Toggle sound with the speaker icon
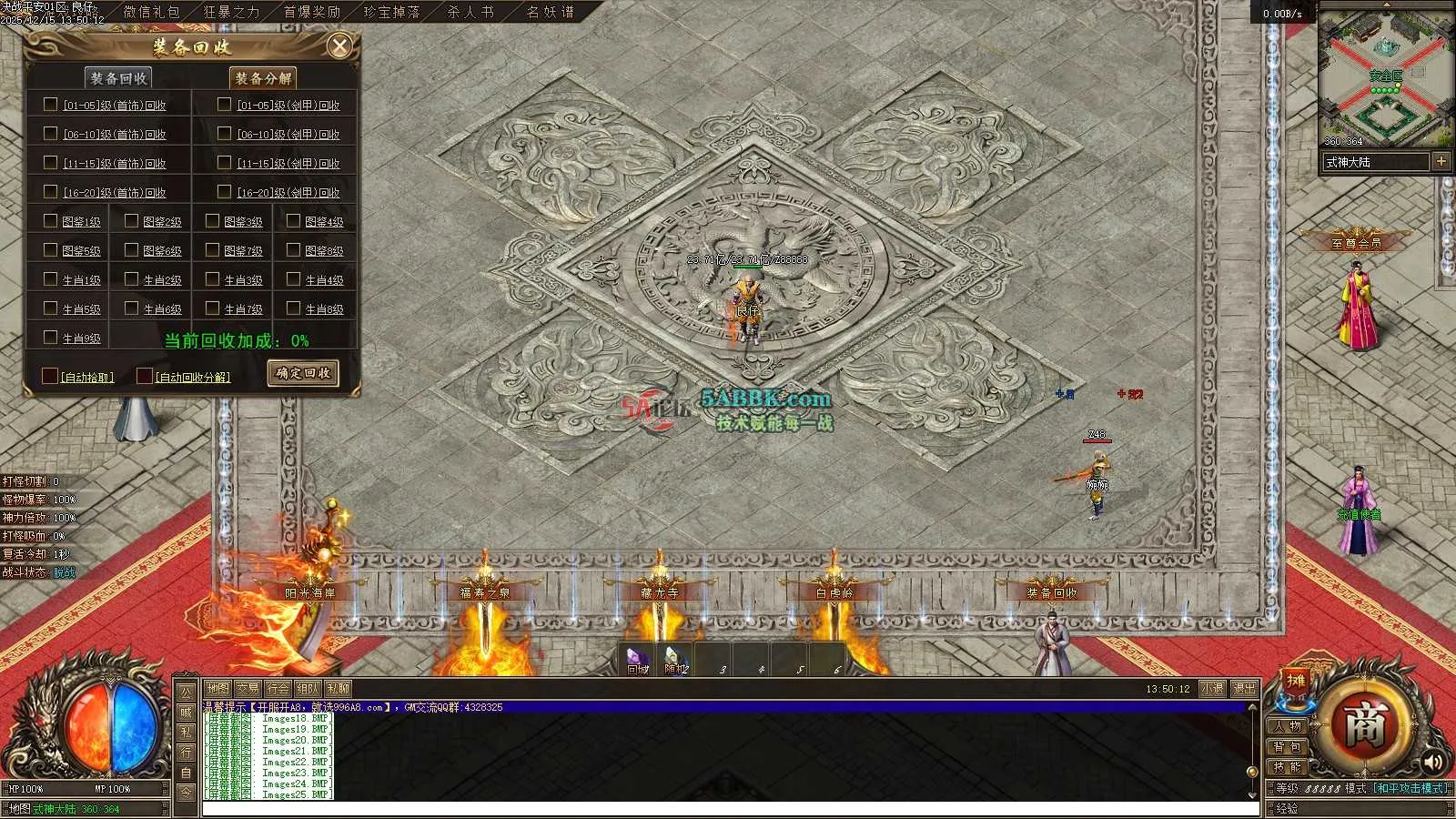This screenshot has height=819, width=1456. coord(1434,762)
